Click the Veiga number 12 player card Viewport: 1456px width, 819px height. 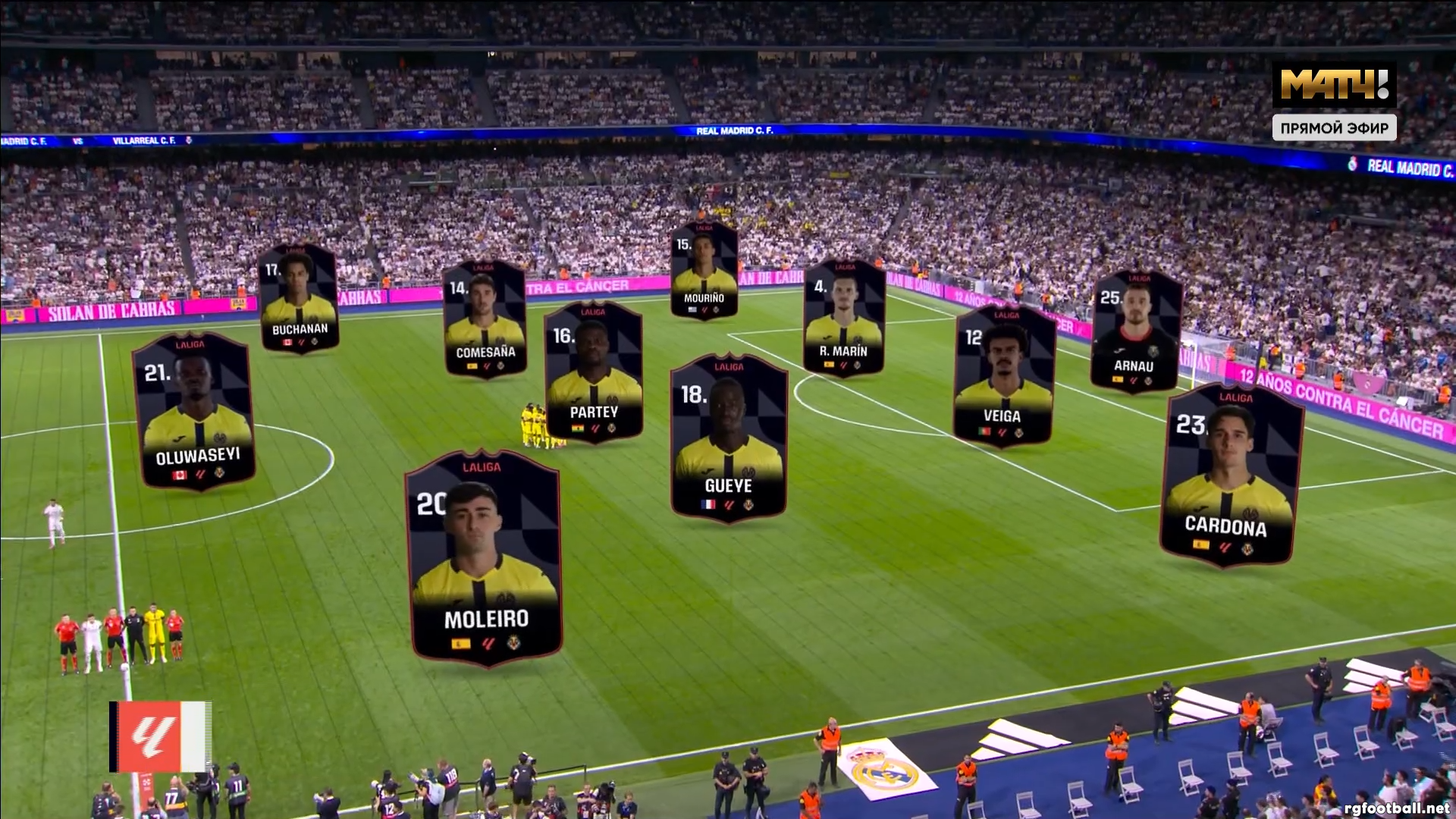click(1003, 376)
